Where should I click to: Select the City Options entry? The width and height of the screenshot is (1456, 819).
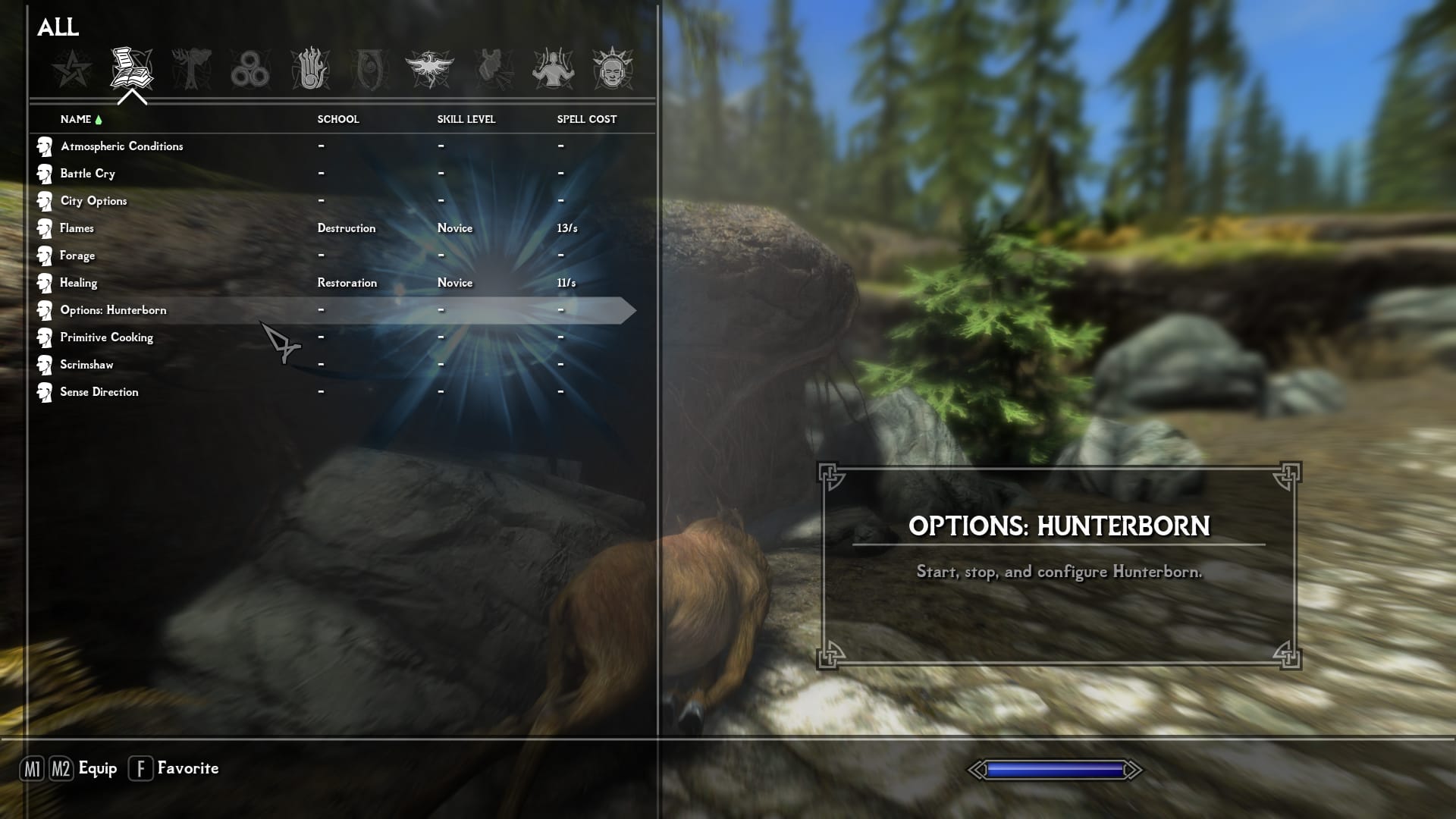(x=93, y=201)
